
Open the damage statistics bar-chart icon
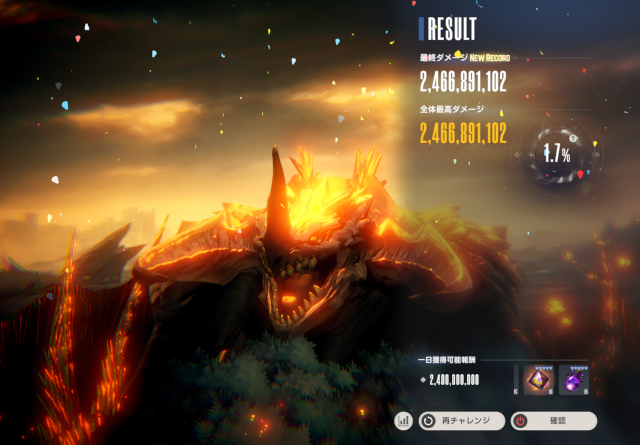404,421
